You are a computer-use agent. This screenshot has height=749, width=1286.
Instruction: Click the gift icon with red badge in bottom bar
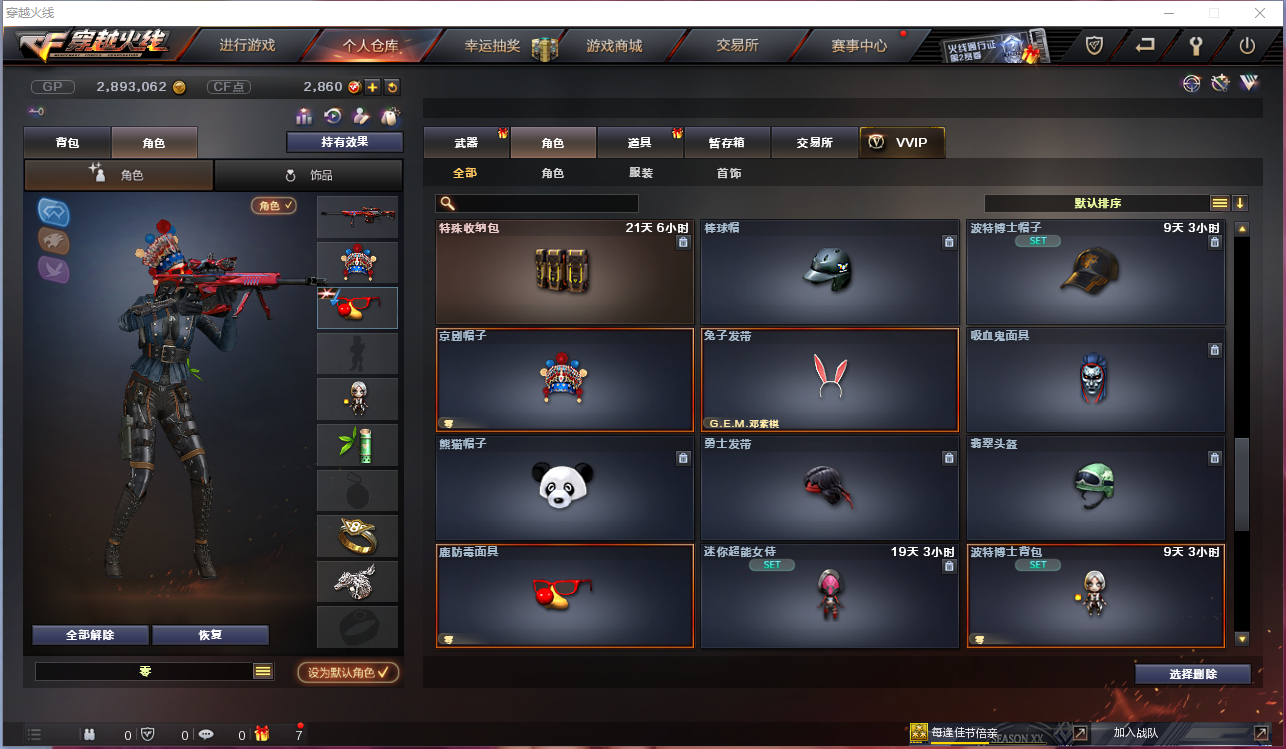coord(261,734)
